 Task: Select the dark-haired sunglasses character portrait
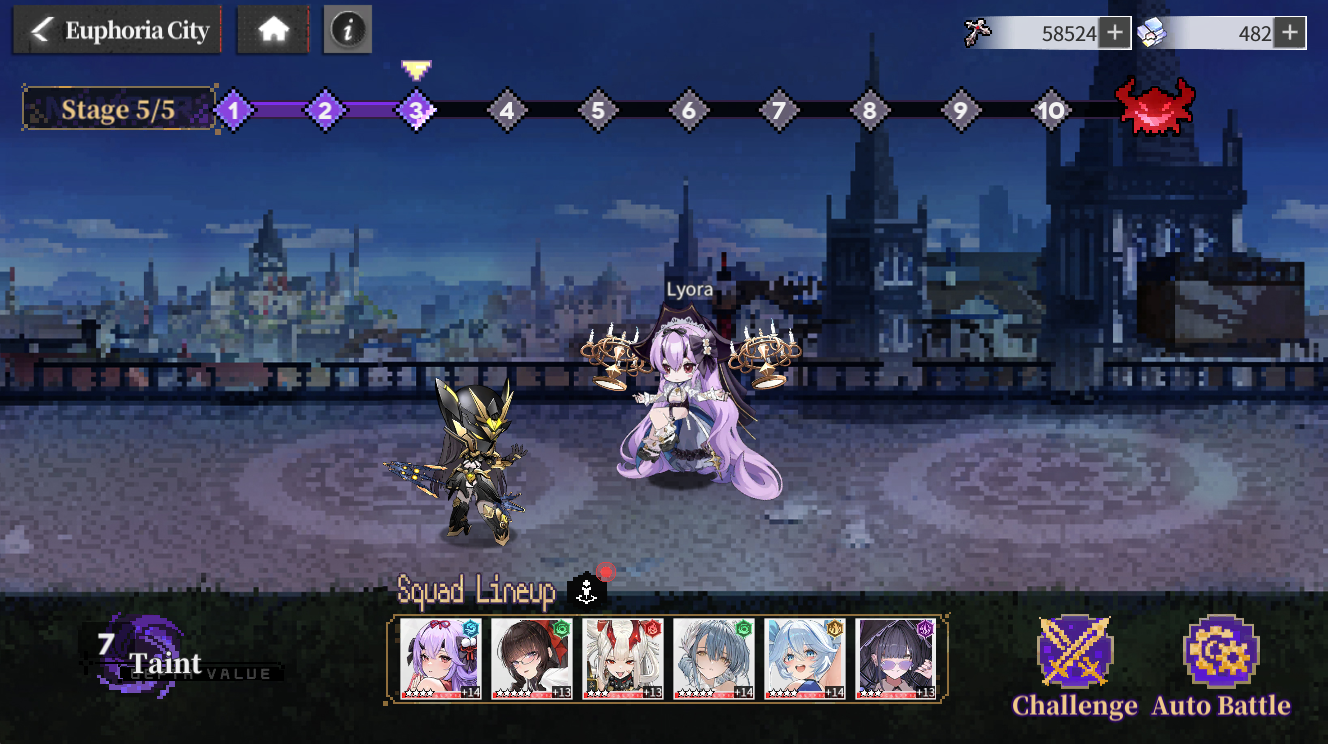click(x=896, y=658)
